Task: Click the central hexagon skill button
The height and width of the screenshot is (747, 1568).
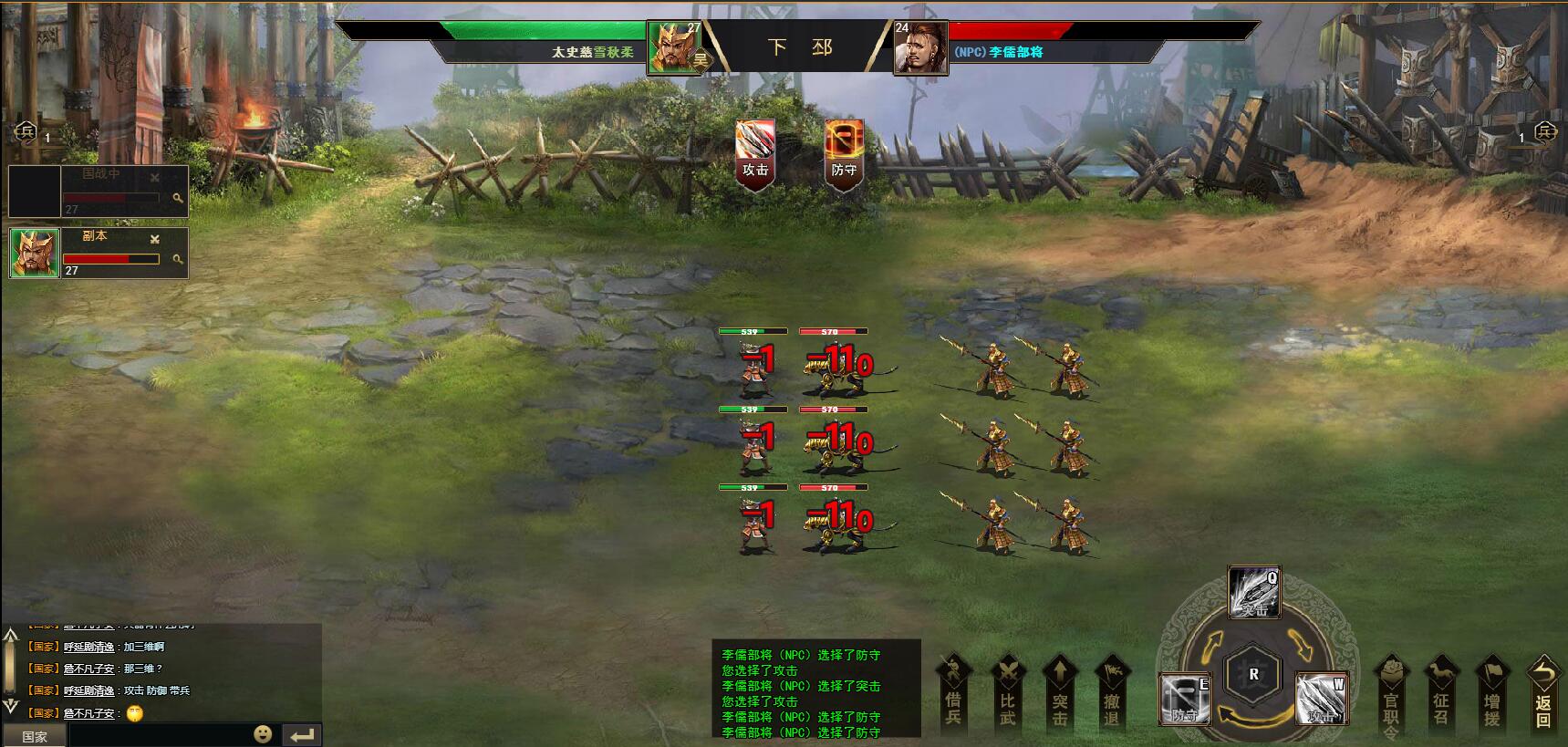Action: 1253,675
